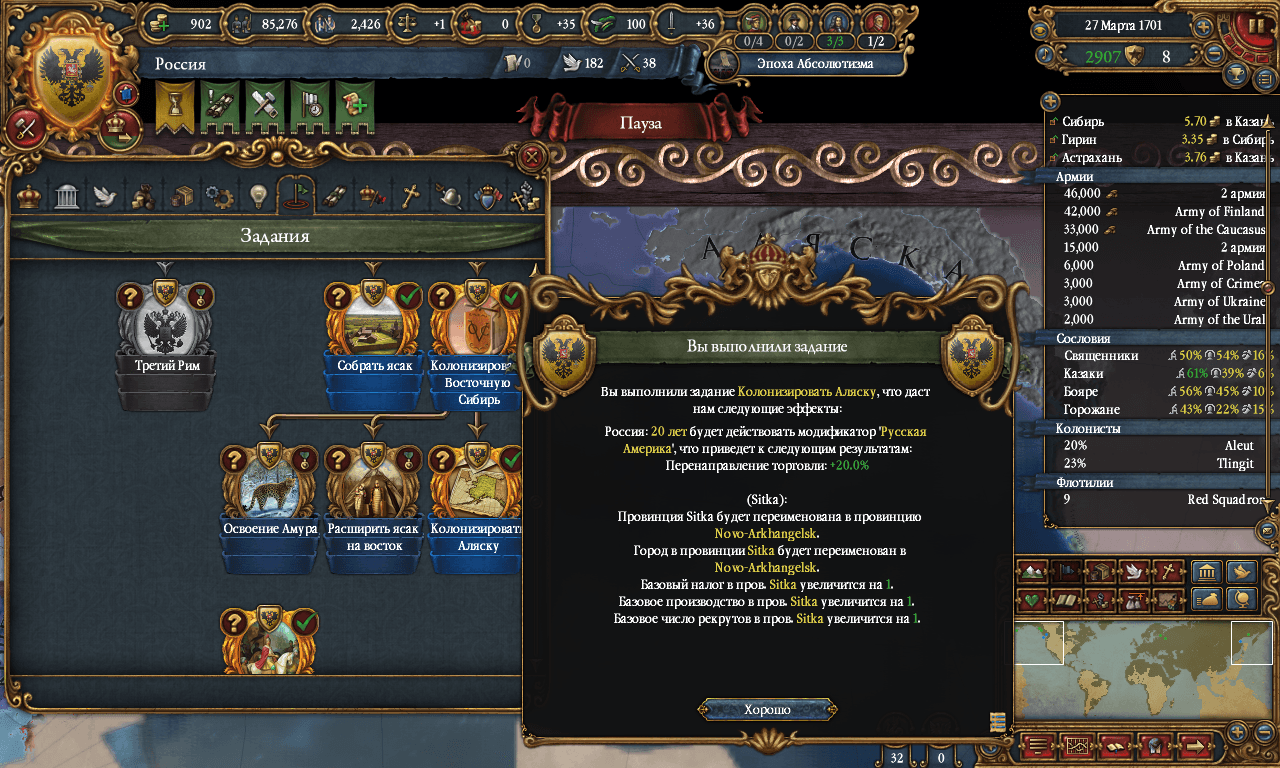Switch to the crown court tab
The width and height of the screenshot is (1280, 768).
click(30, 196)
